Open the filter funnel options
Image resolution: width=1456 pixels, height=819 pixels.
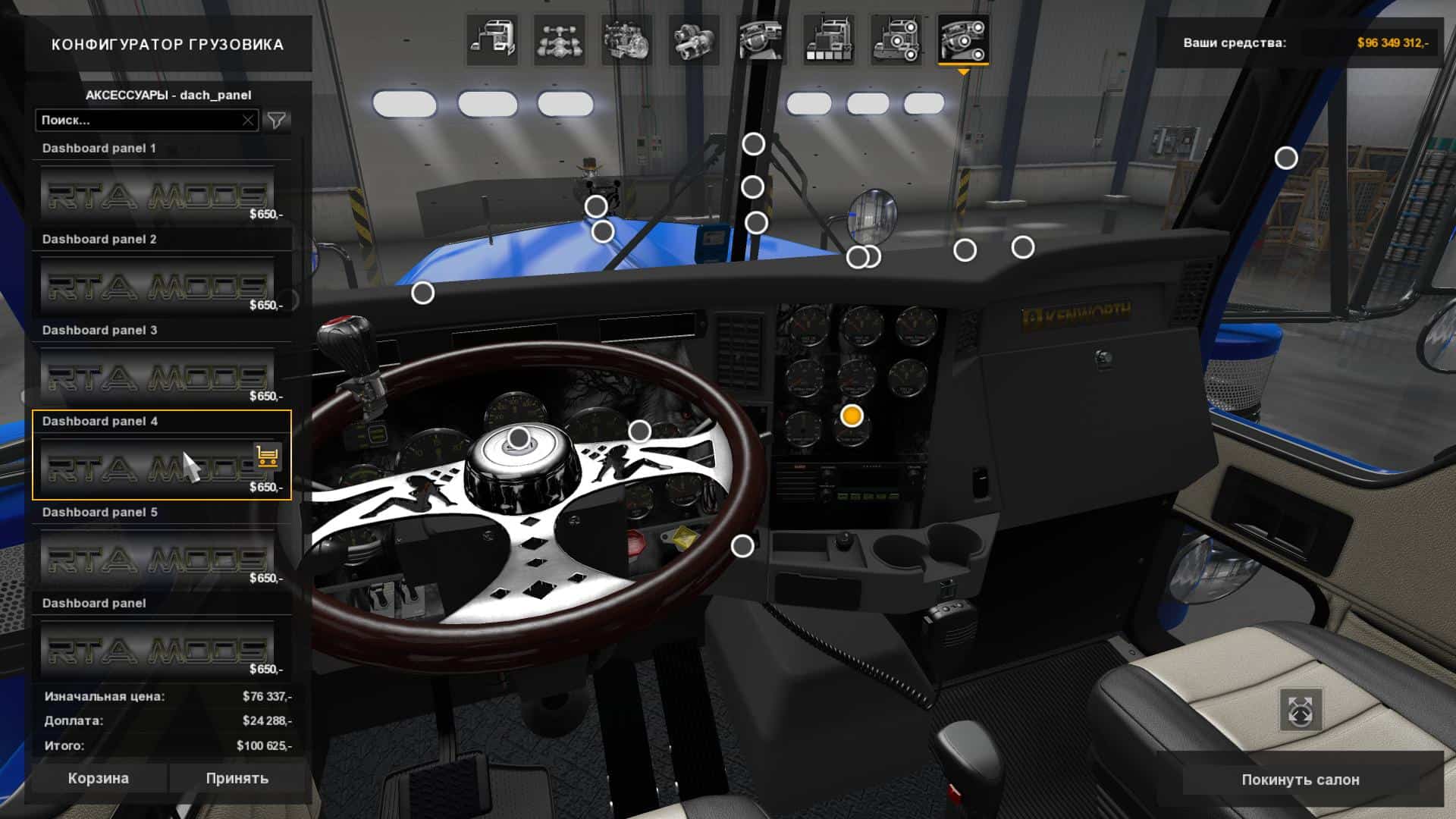(277, 120)
